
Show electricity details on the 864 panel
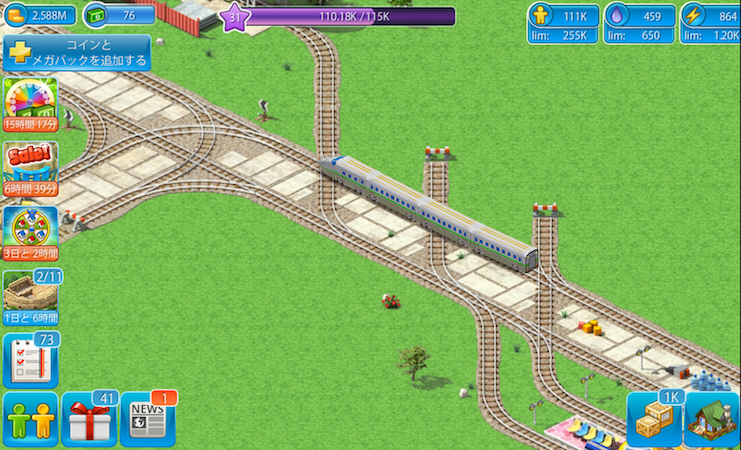click(710, 24)
